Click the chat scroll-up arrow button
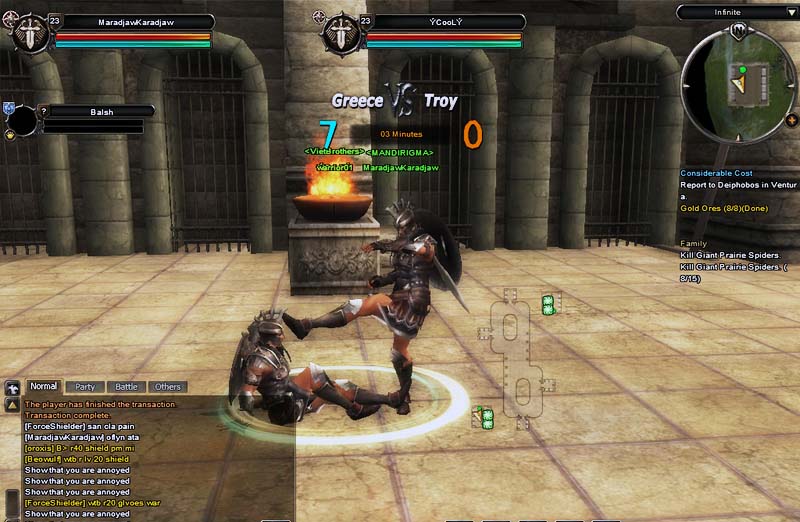 coord(12,405)
